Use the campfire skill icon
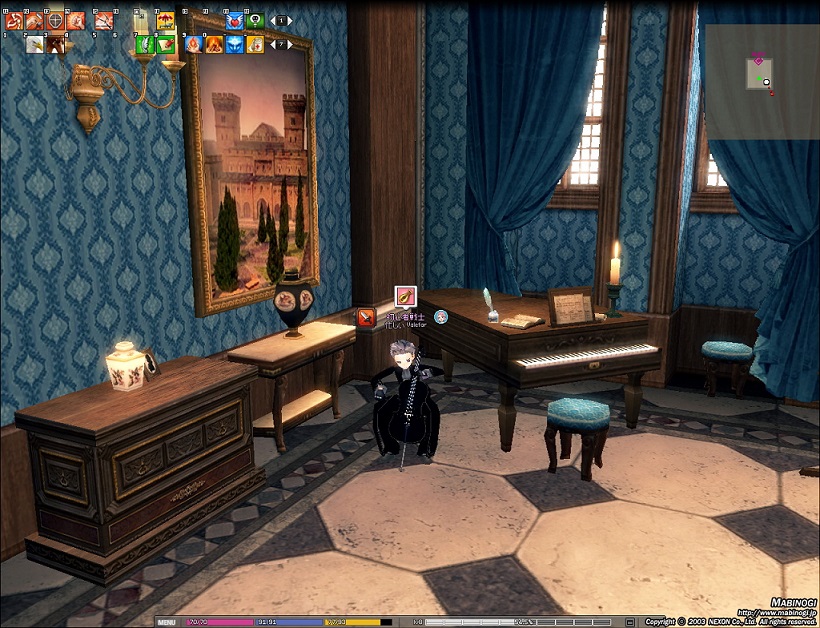820x628 pixels. click(x=214, y=44)
